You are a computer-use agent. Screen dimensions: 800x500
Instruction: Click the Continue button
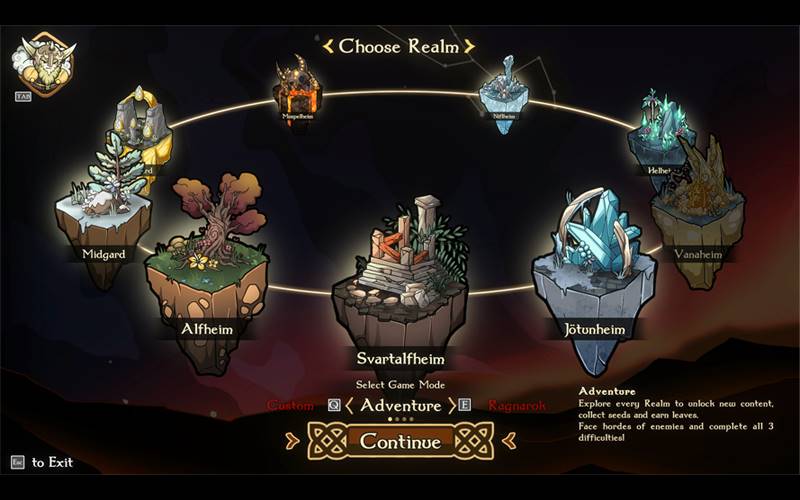tap(400, 441)
